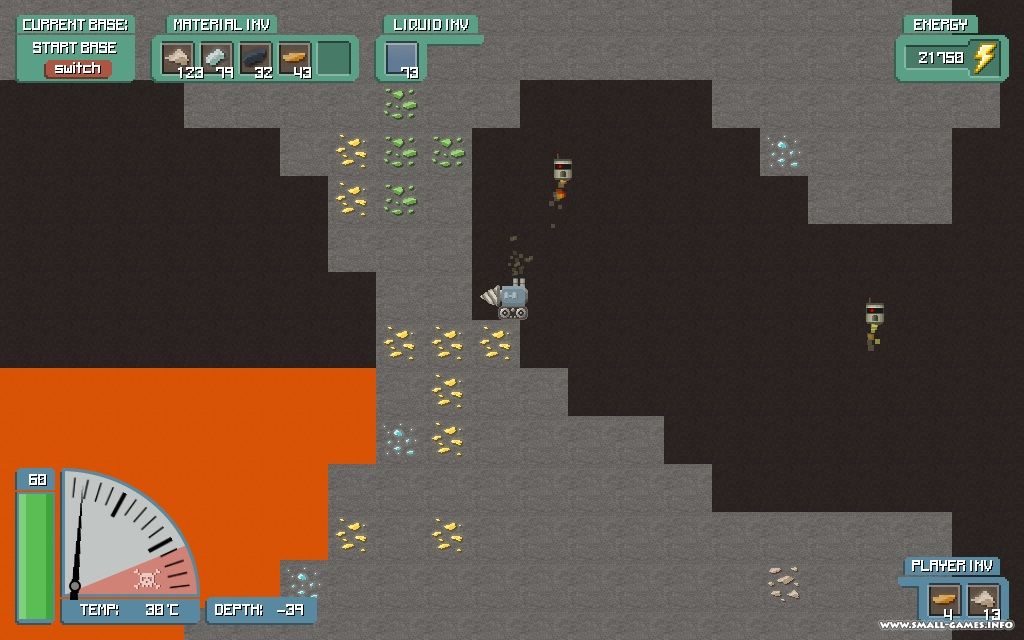Pick the beige stone in Player Inv

(983, 600)
